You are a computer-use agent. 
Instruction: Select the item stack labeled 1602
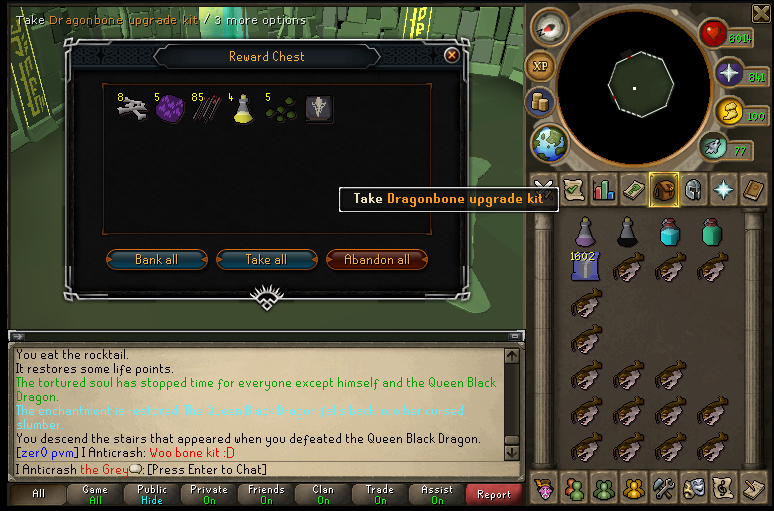tap(583, 267)
